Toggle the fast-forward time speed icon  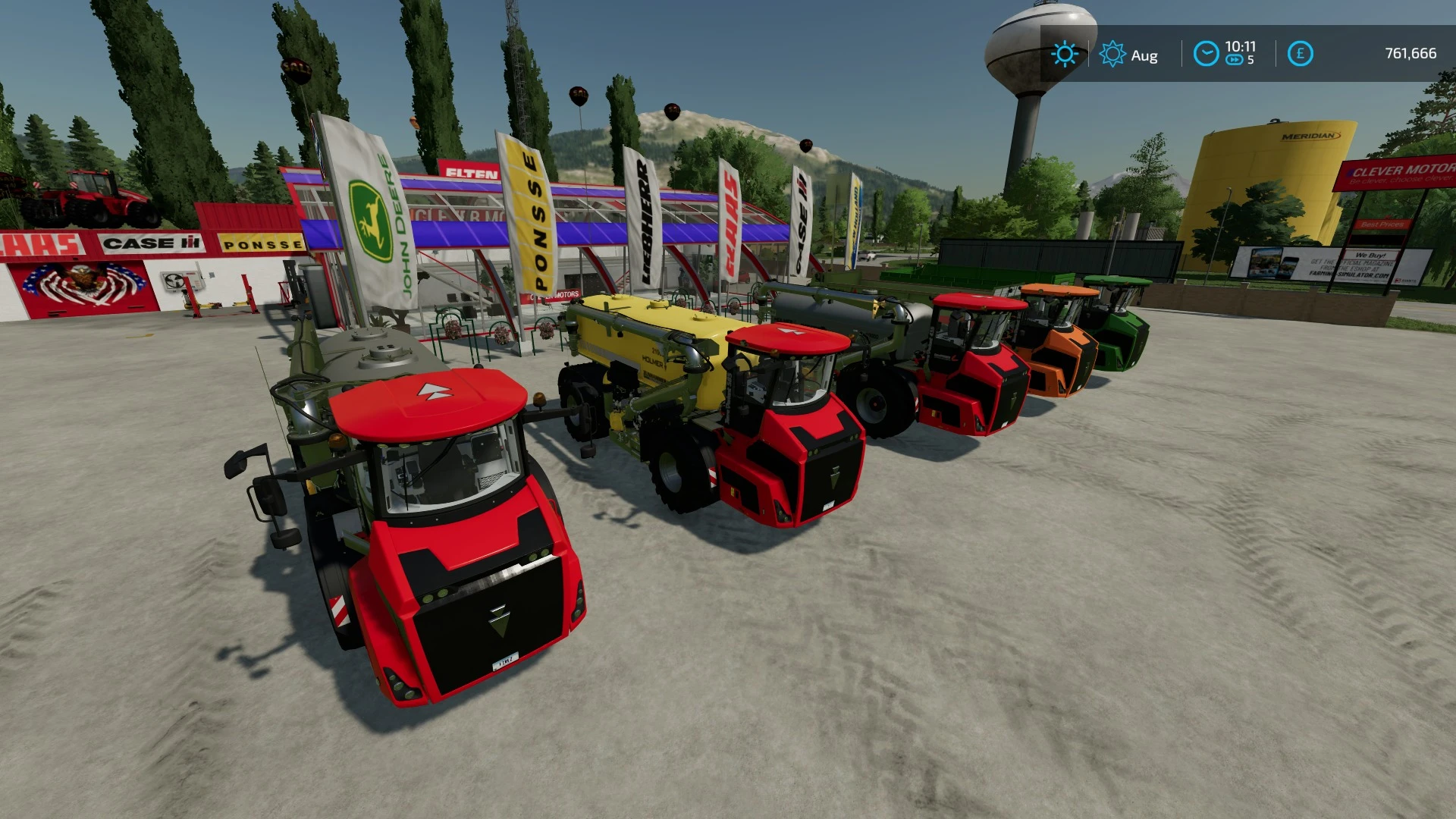pyautogui.click(x=1236, y=61)
